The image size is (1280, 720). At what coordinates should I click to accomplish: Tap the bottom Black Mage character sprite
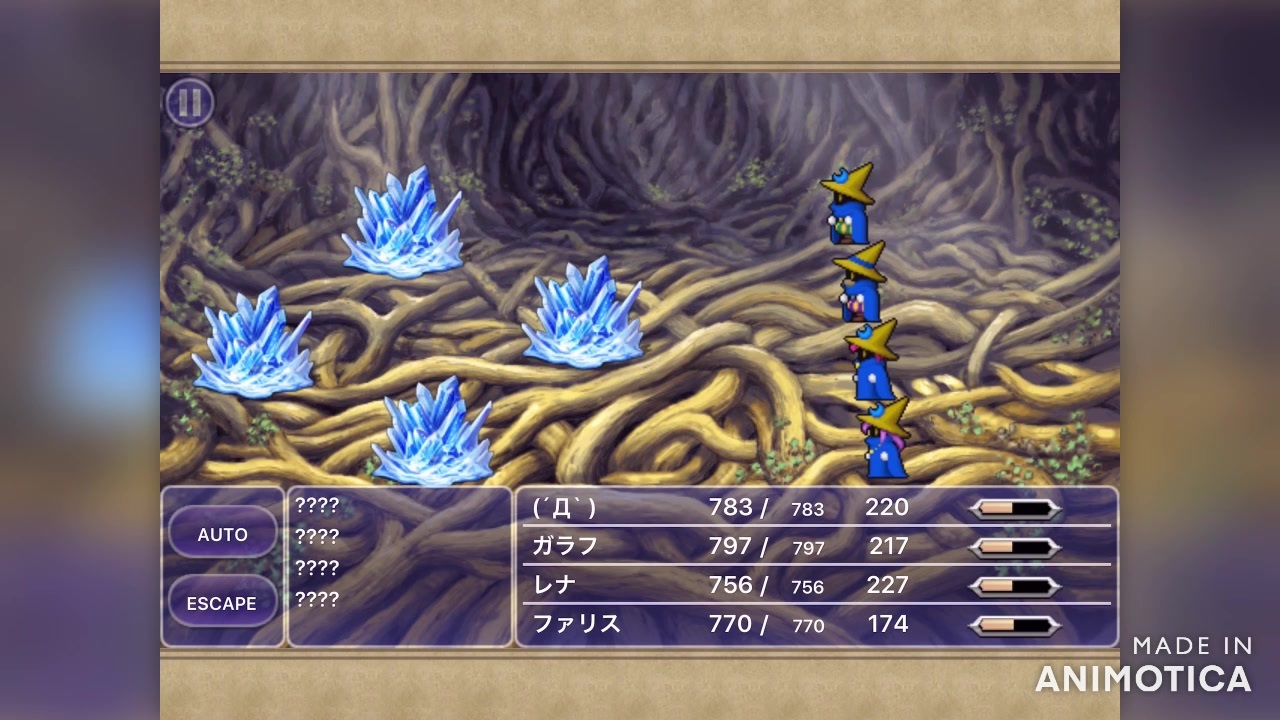[x=880, y=445]
